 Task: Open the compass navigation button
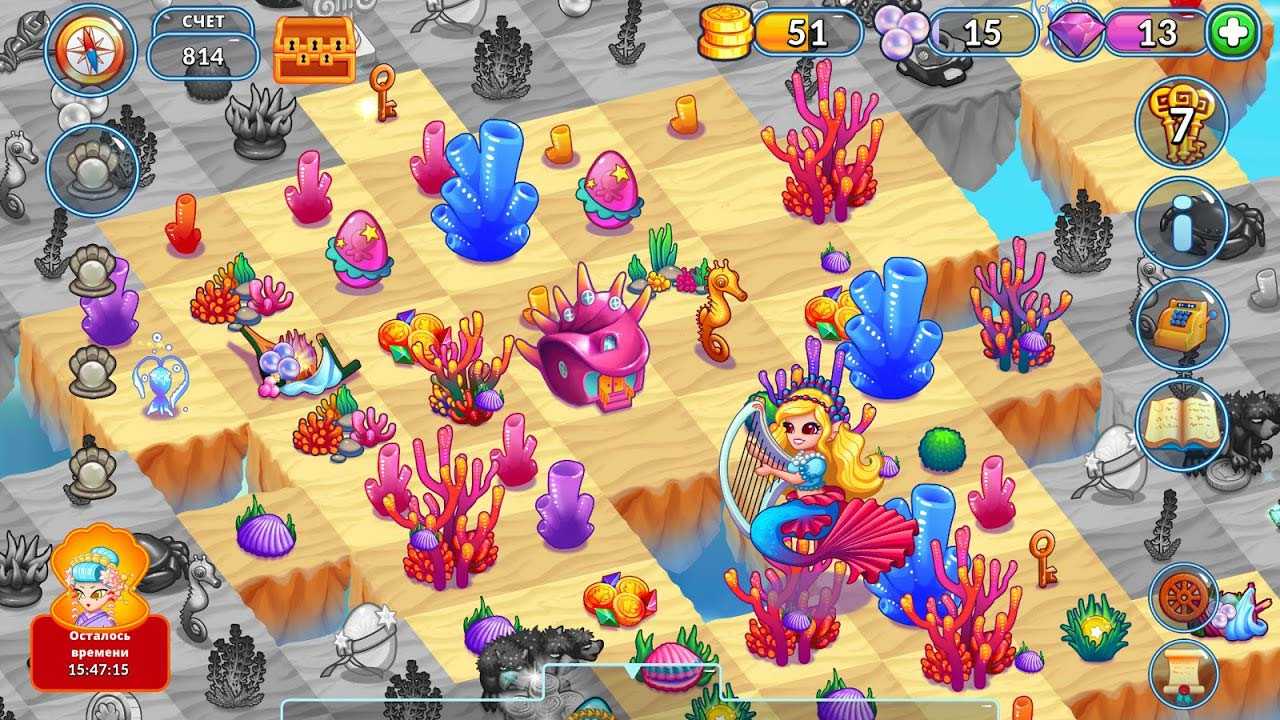coord(91,50)
